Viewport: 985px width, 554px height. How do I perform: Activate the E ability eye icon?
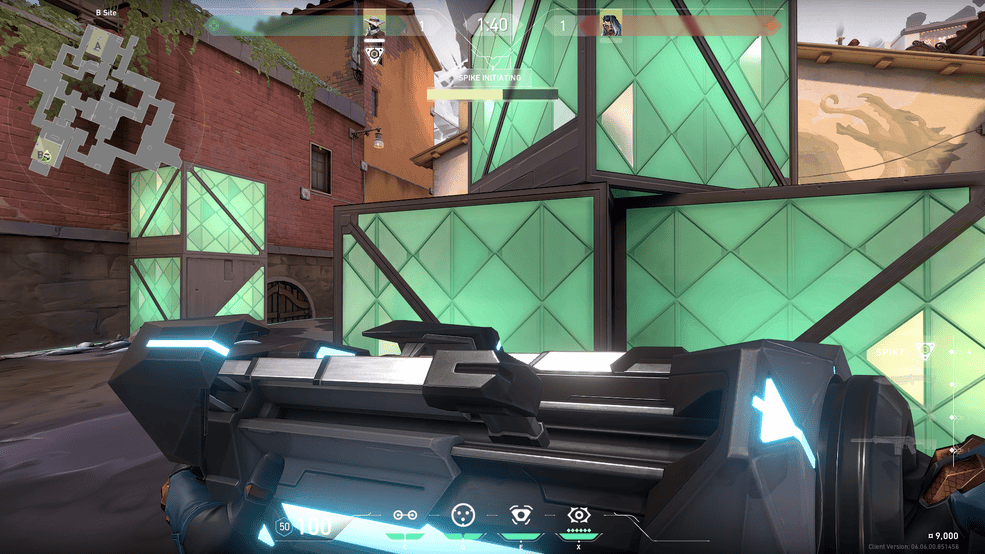click(521, 515)
